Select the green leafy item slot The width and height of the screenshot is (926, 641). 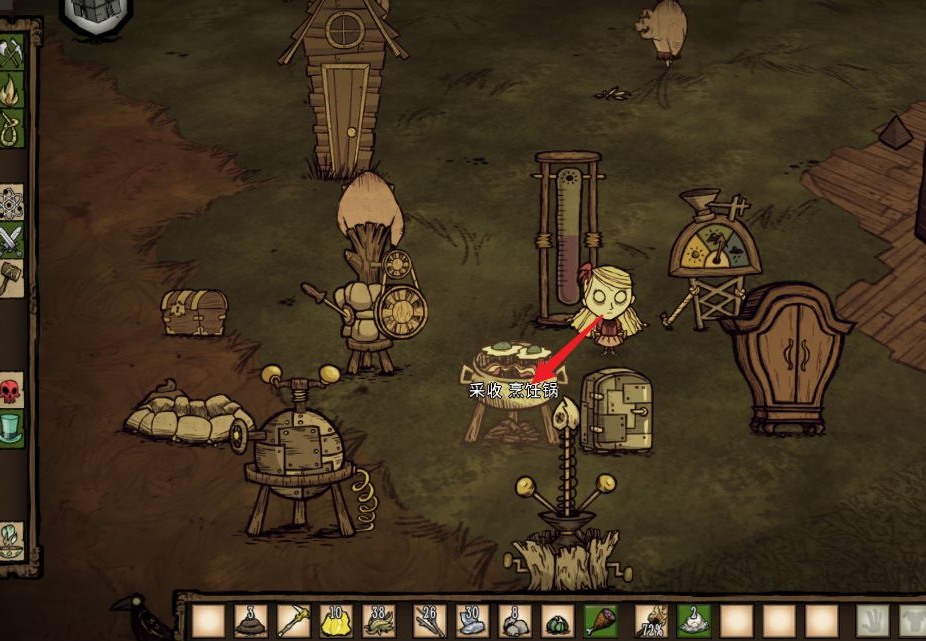point(558,621)
